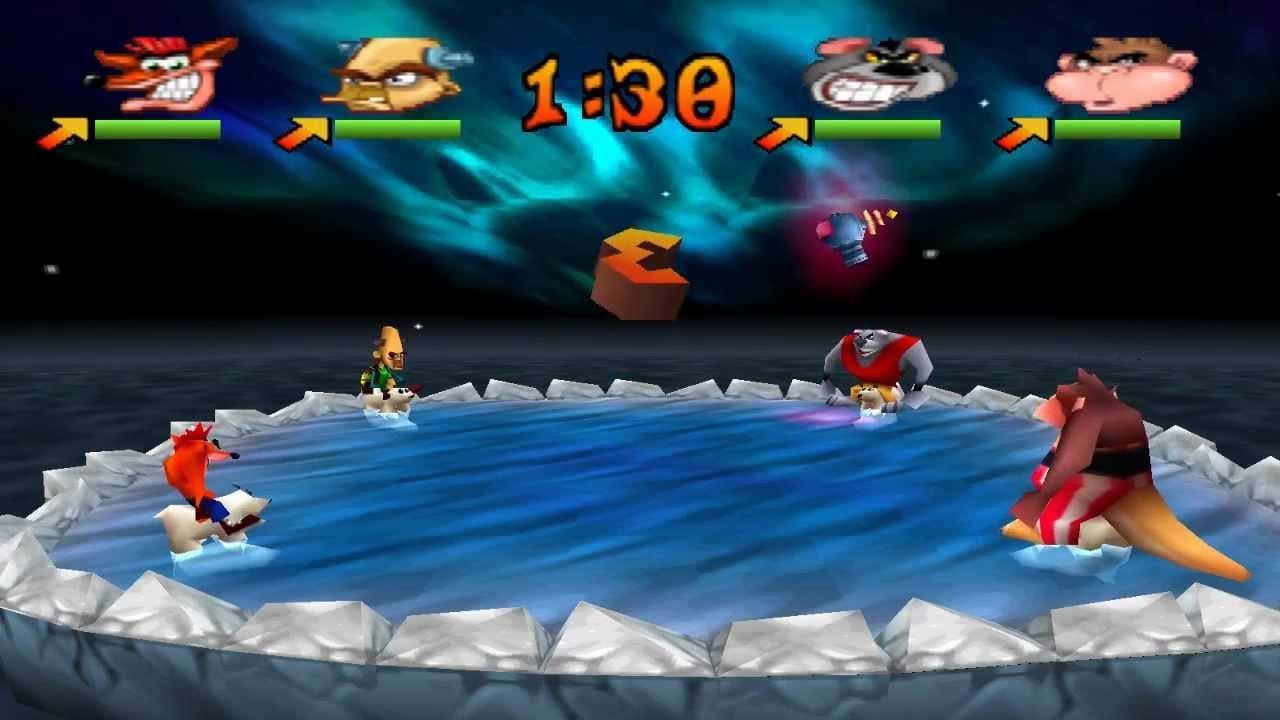
Task: Click the orange arrow beside Crash's health bar
Action: click(62, 128)
